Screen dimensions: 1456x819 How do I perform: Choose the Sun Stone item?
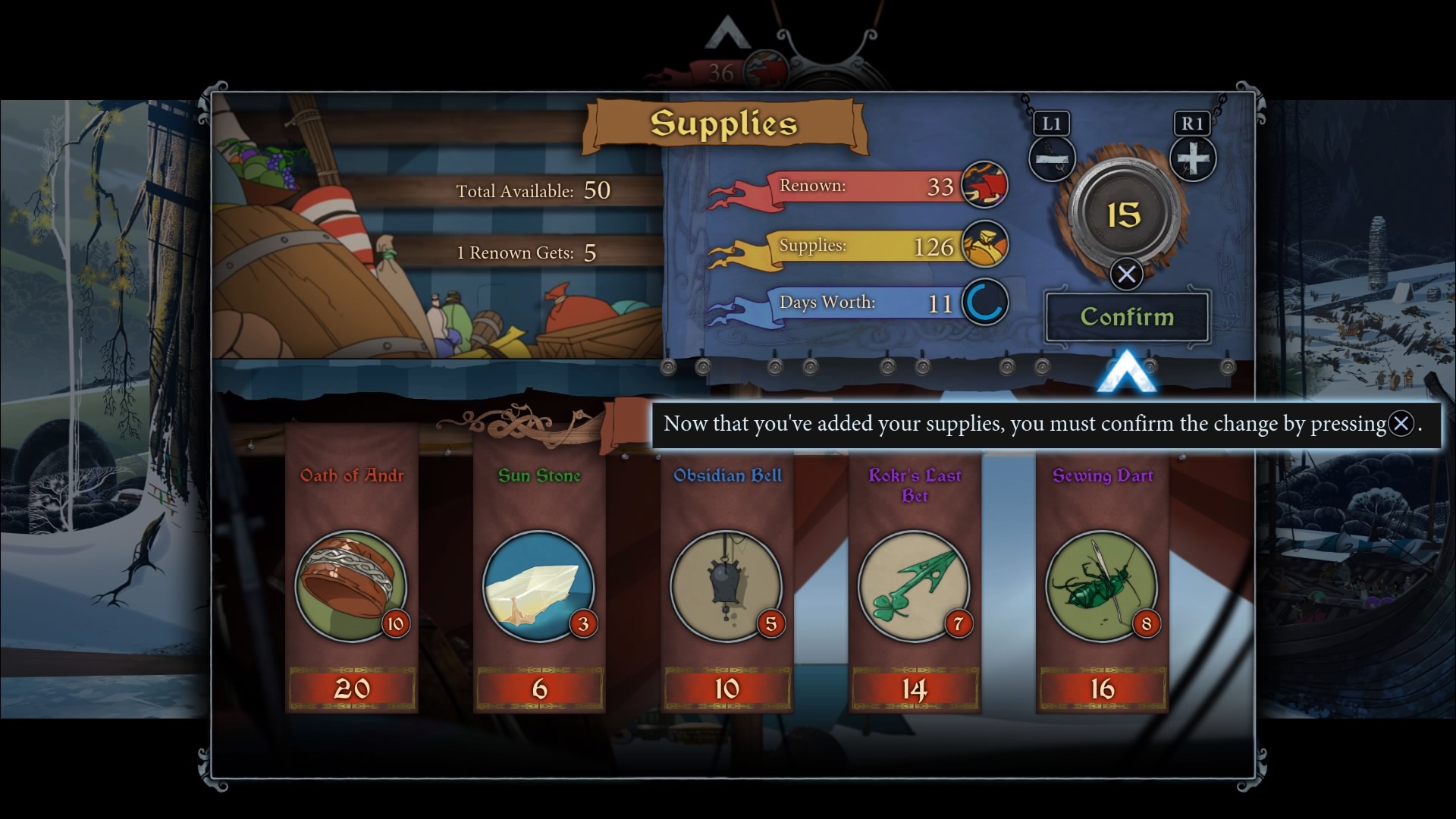[x=538, y=585]
